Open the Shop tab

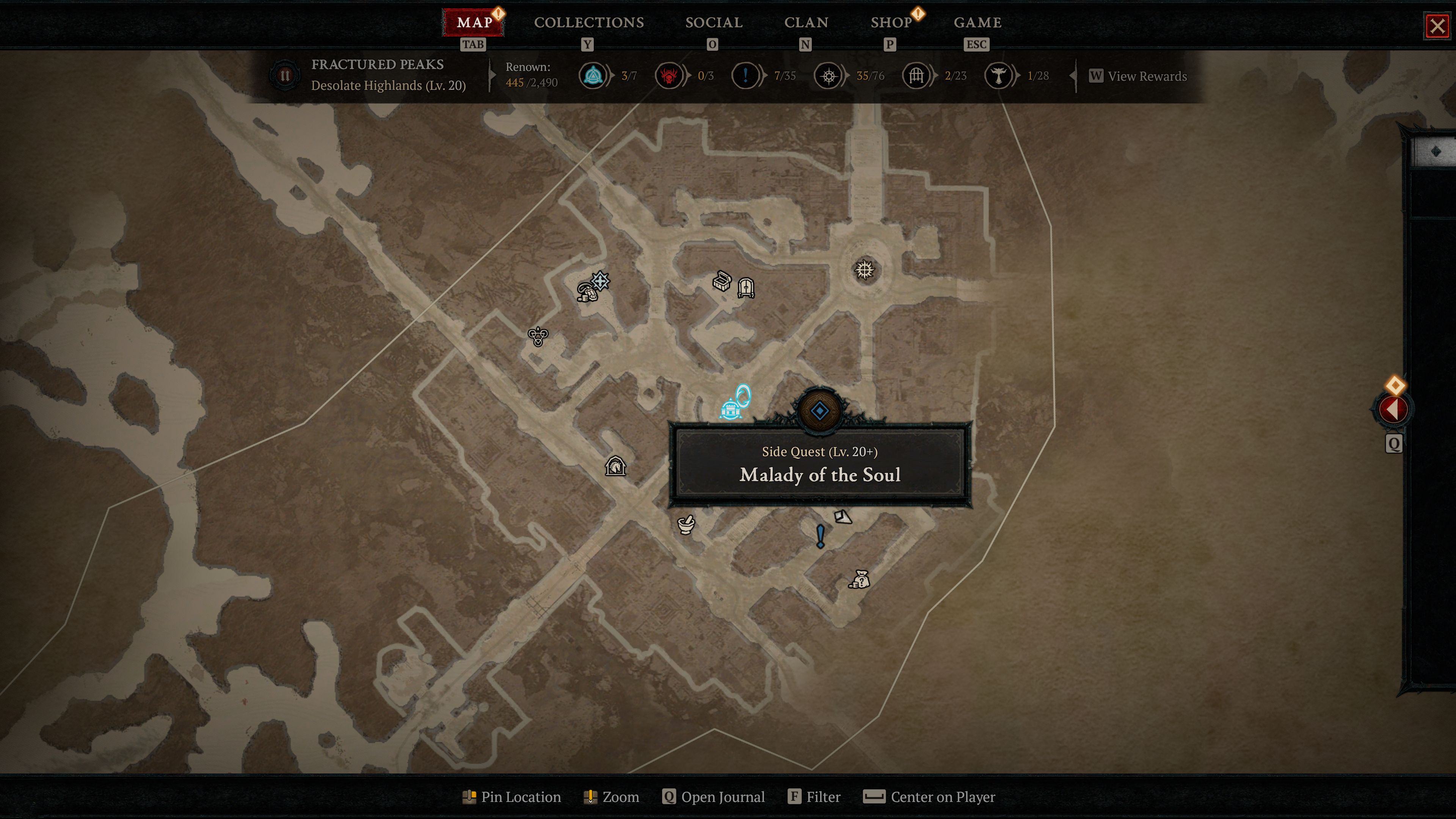891,23
